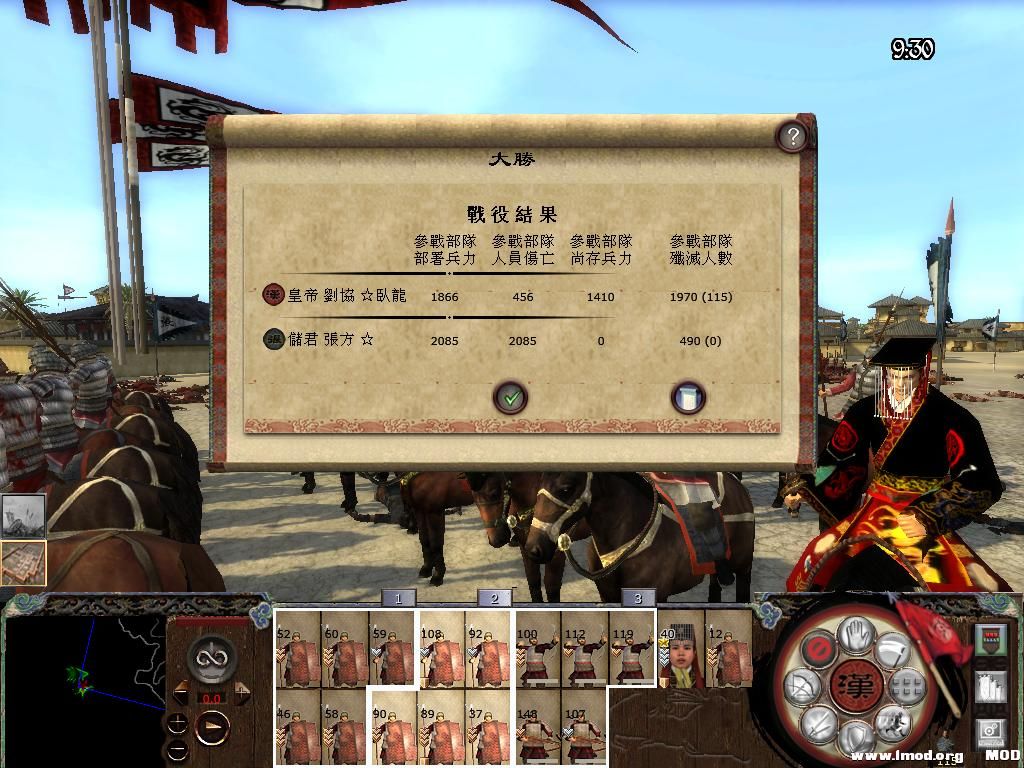Toggle the infinity speed control button
This screenshot has height=768, width=1024.
pos(212,659)
